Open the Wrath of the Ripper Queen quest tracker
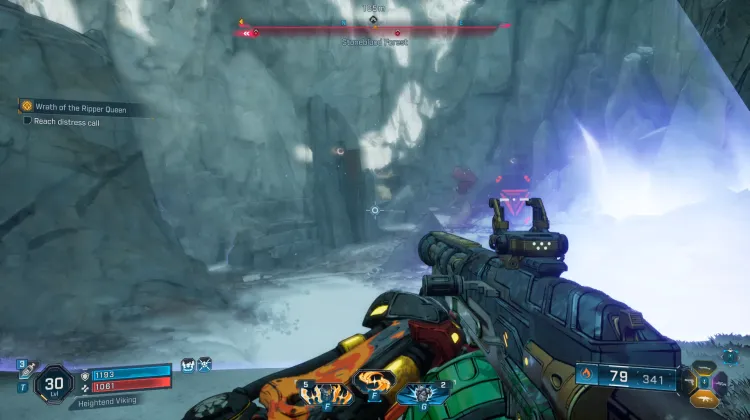The width and height of the screenshot is (750, 420). point(75,108)
